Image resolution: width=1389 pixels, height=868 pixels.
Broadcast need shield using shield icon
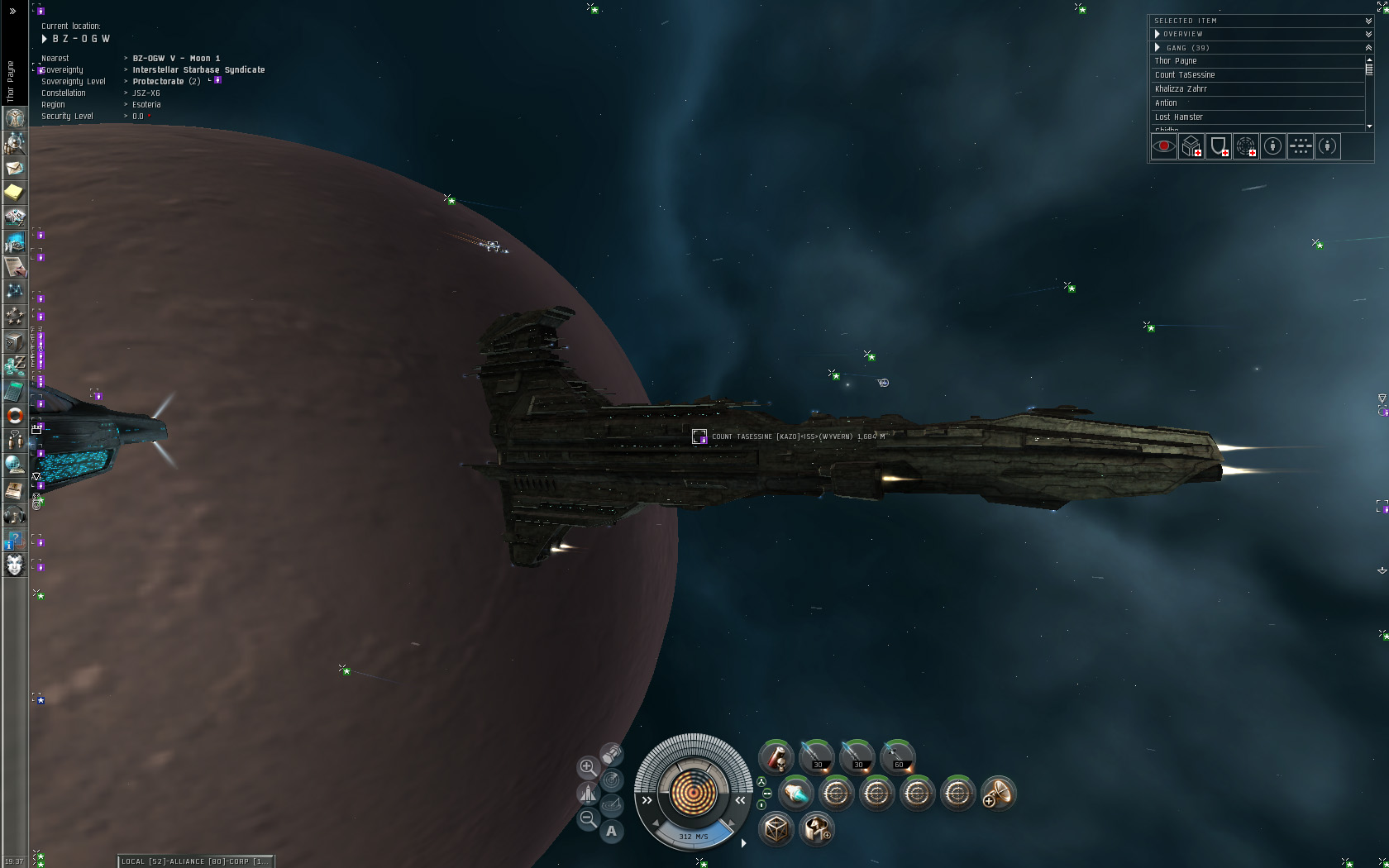1219,146
